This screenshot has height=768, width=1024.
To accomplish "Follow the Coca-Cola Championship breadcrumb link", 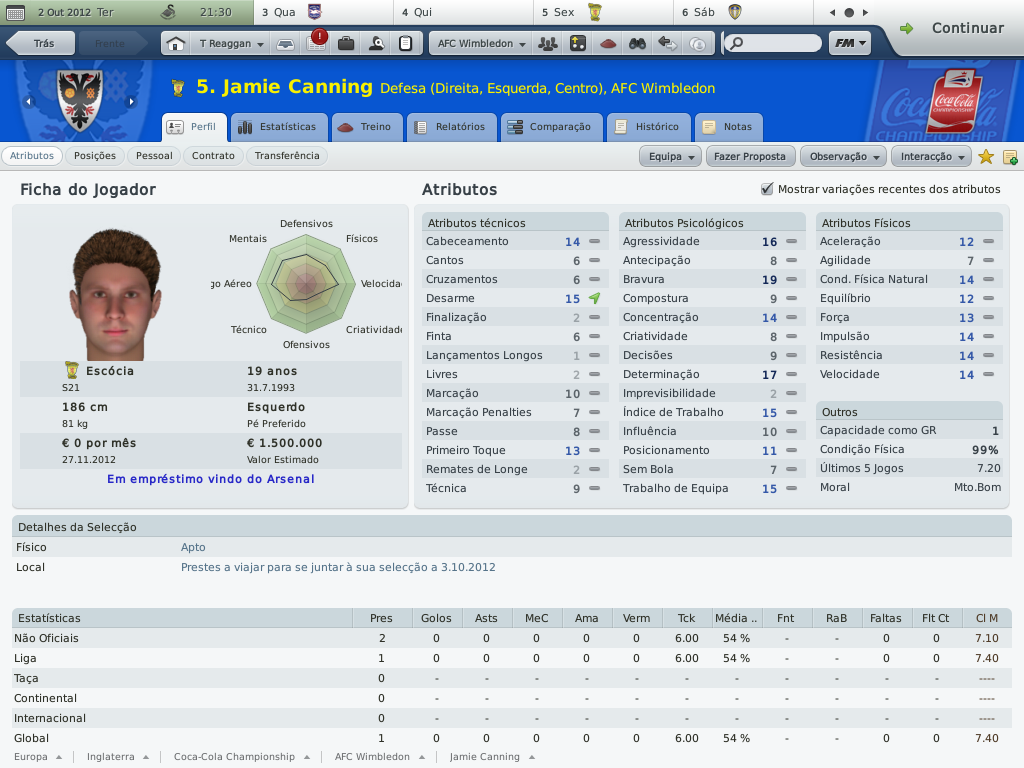I will pyautogui.click(x=234, y=757).
